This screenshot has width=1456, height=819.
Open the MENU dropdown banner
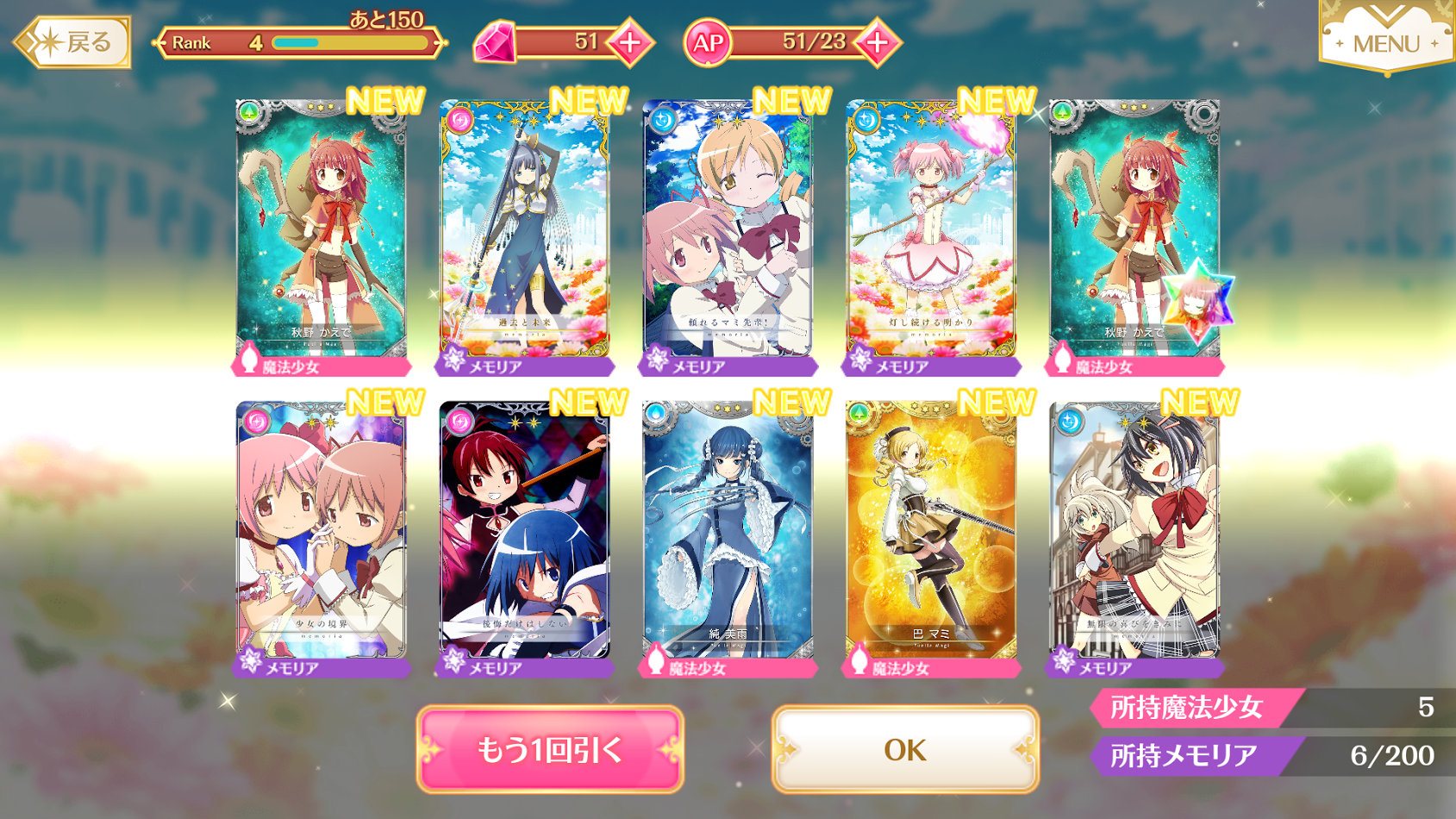click(x=1385, y=39)
